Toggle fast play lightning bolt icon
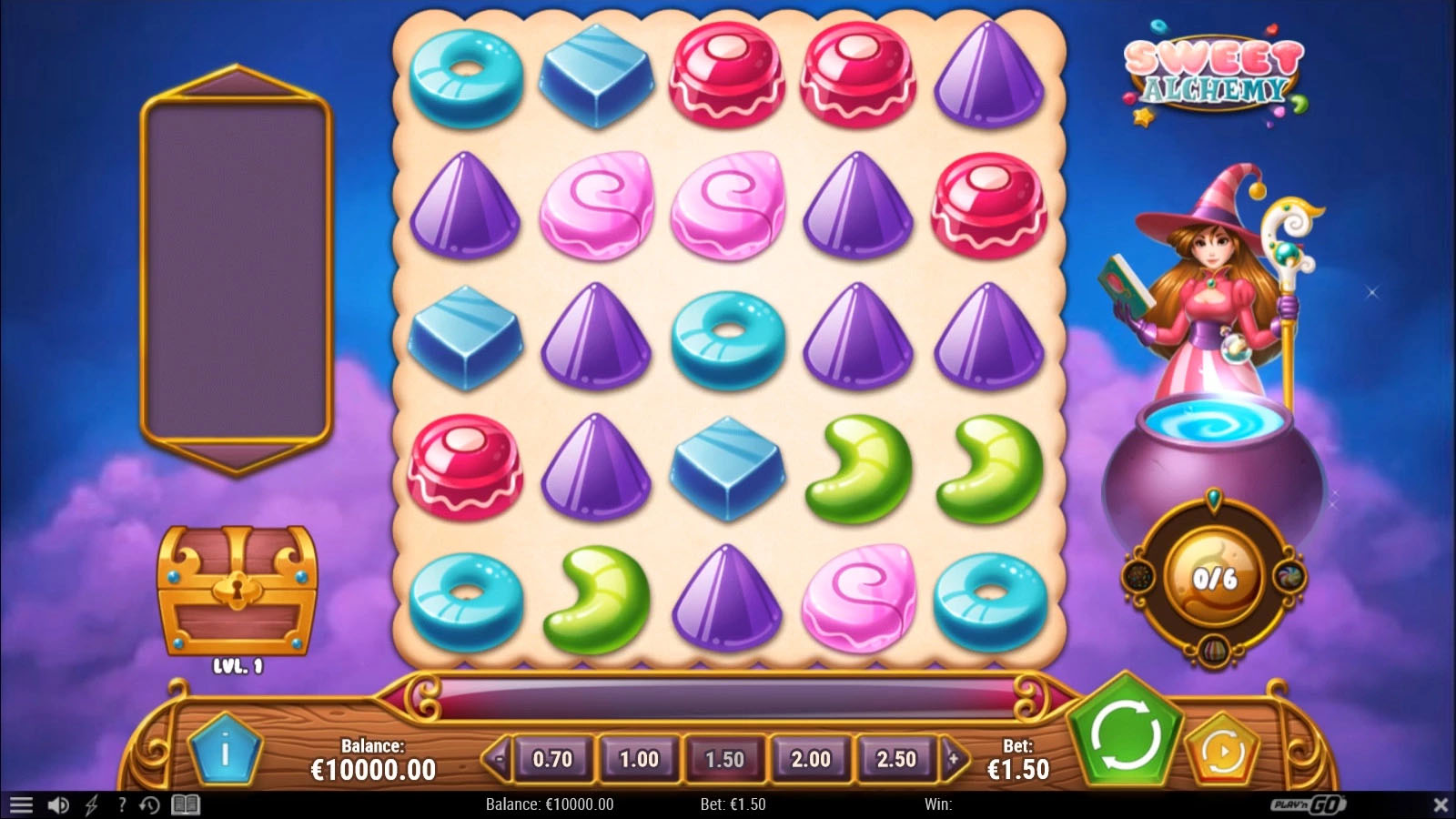 point(91,804)
